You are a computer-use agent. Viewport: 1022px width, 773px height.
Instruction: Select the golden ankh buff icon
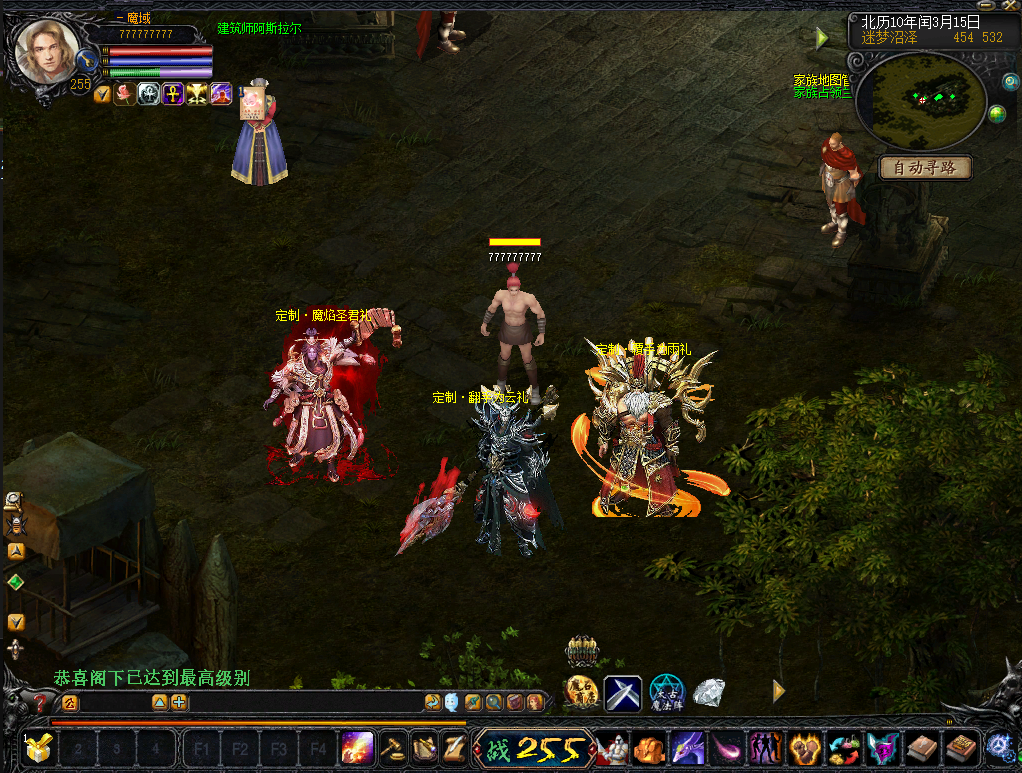pos(173,94)
